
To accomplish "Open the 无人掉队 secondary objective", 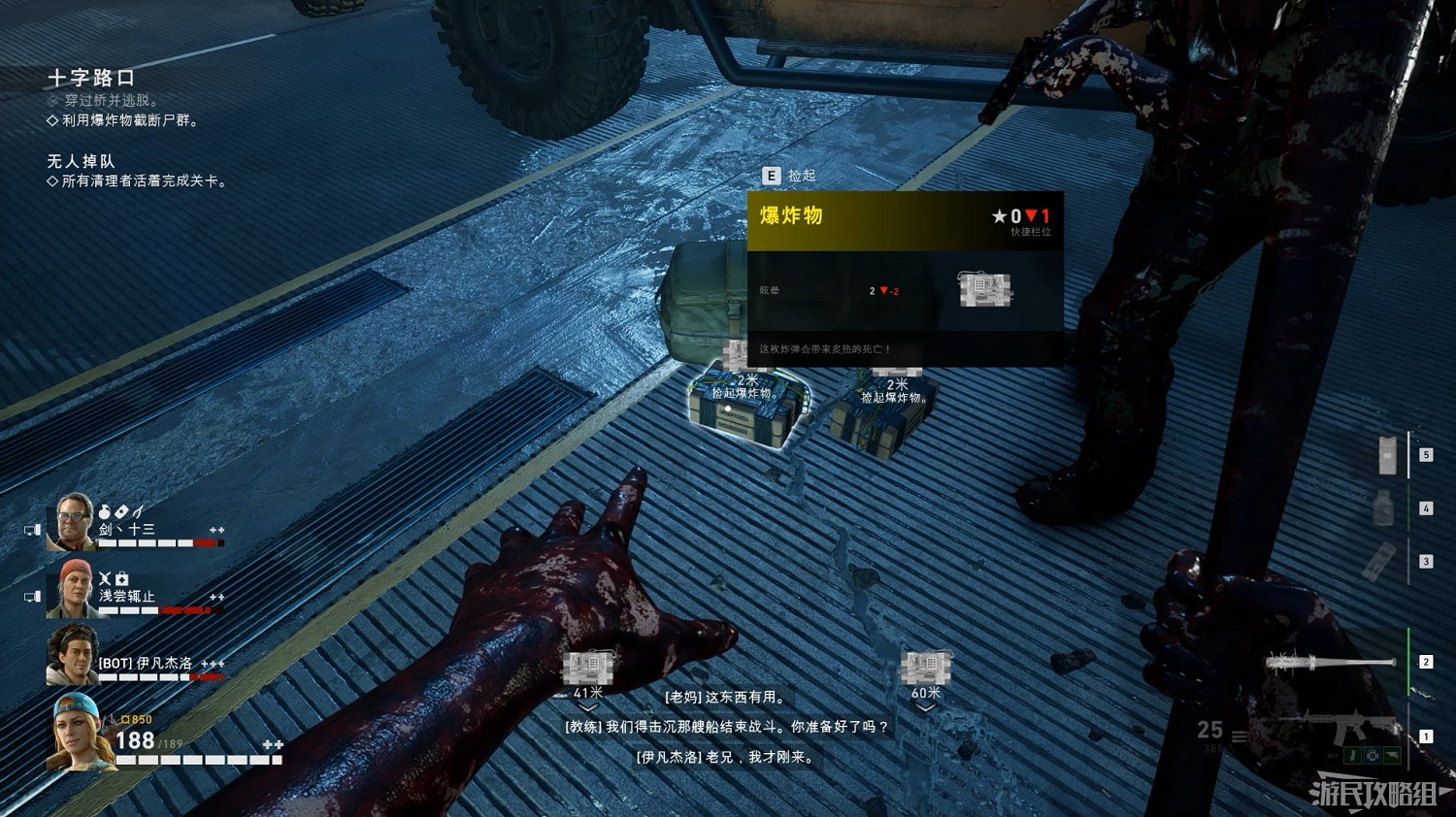I will [81, 161].
